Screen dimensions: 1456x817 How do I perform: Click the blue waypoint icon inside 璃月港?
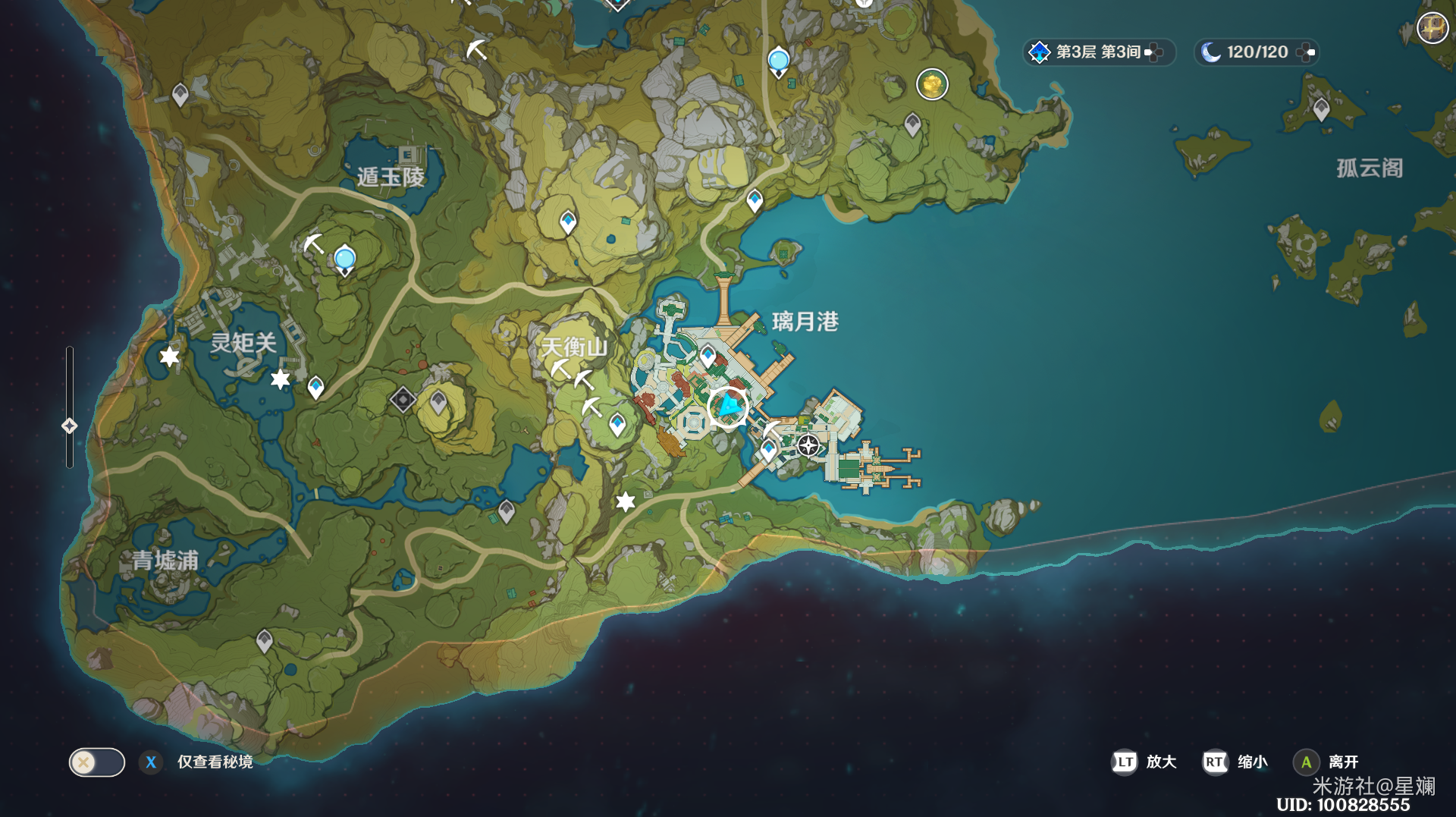coord(708,353)
